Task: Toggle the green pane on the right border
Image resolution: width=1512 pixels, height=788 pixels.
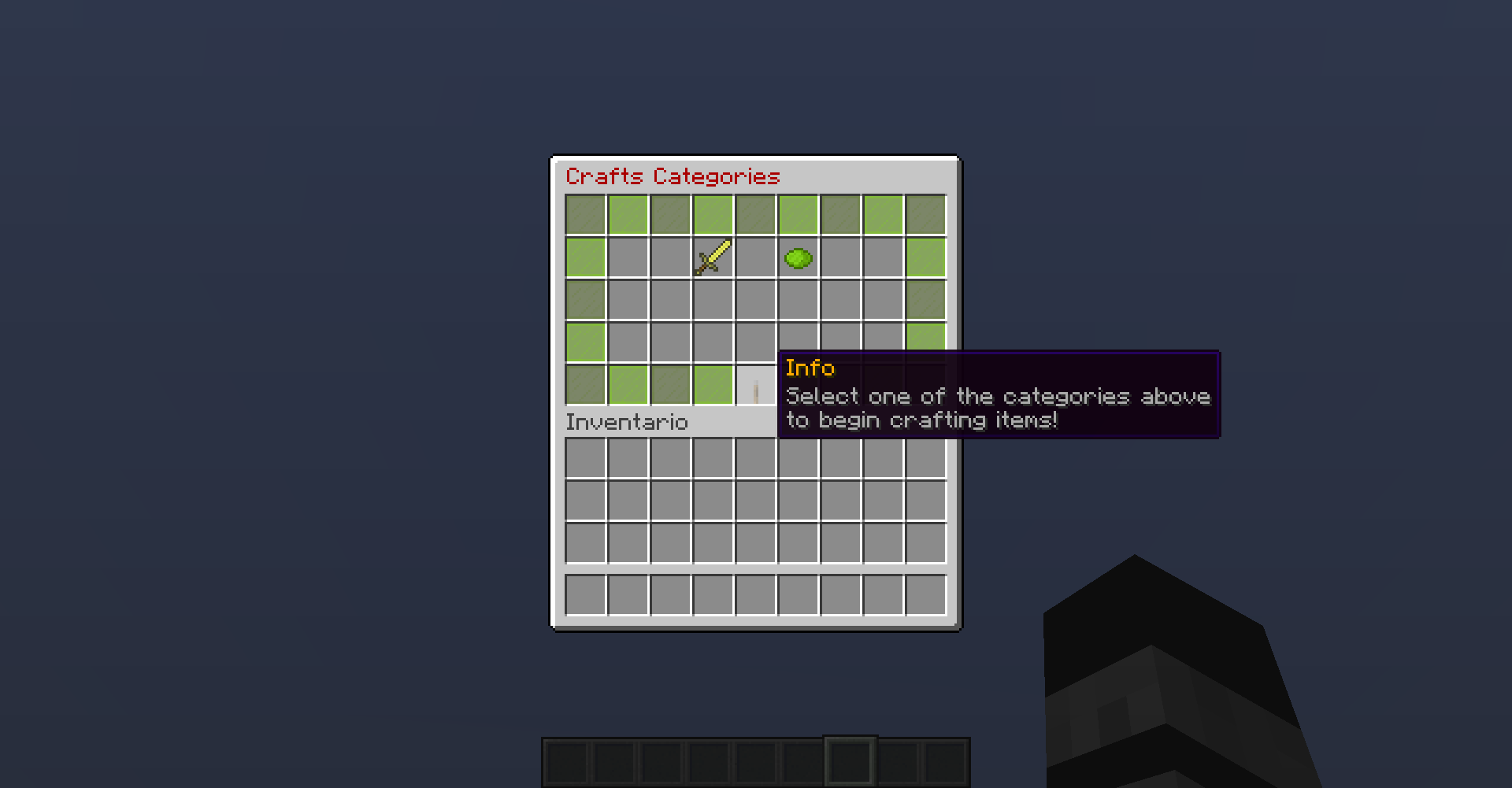Action: (x=925, y=257)
